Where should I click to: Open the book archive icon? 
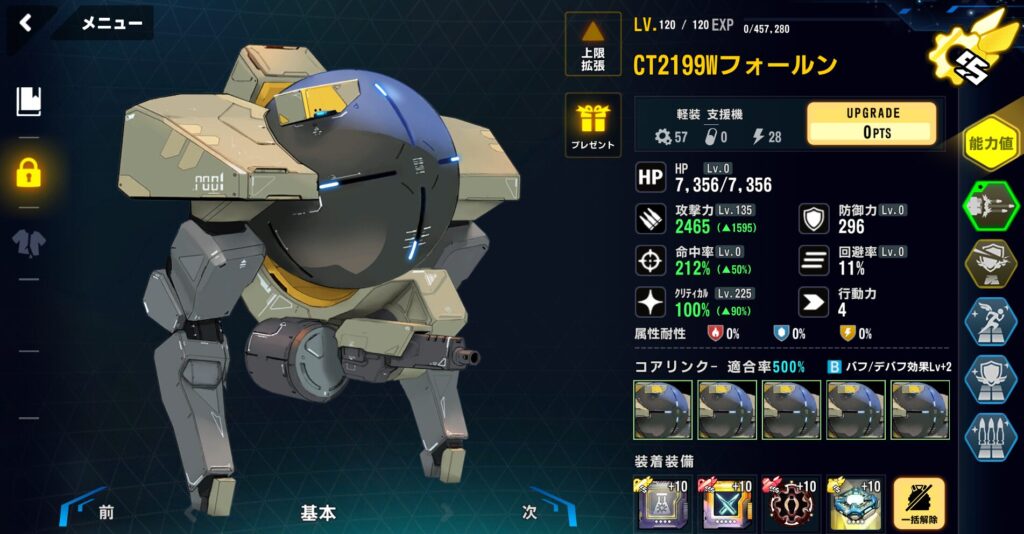[29, 100]
